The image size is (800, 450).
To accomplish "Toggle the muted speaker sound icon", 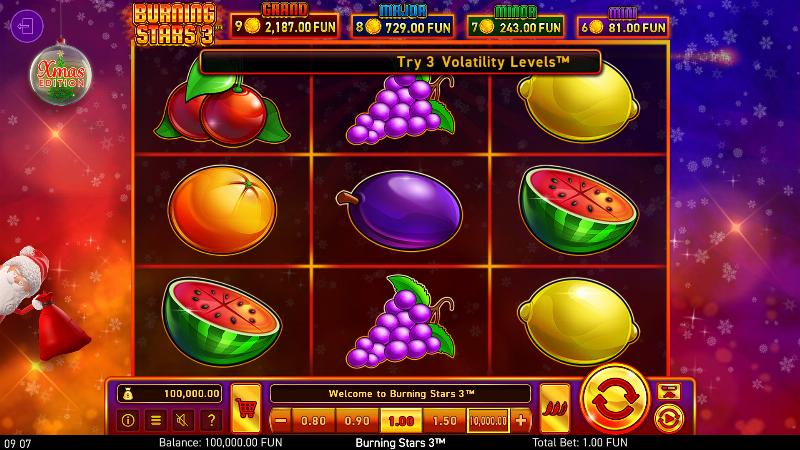I will click(x=182, y=419).
